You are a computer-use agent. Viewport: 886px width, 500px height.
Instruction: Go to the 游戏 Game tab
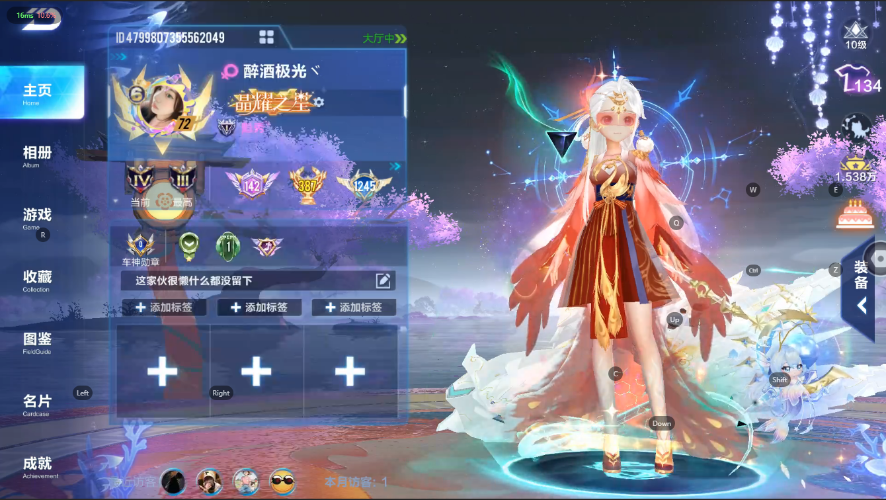(x=38, y=217)
